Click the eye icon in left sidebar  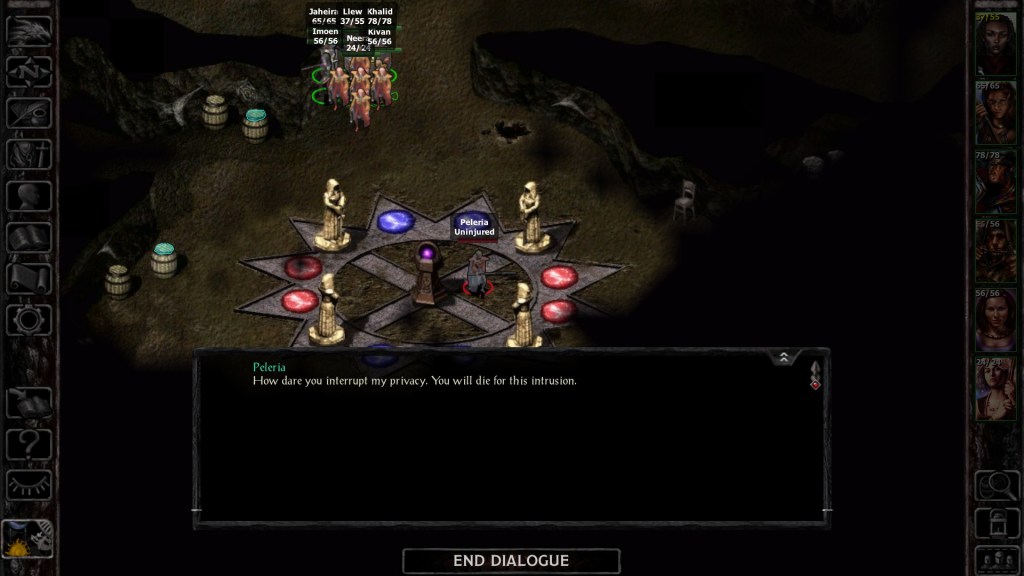[x=29, y=485]
